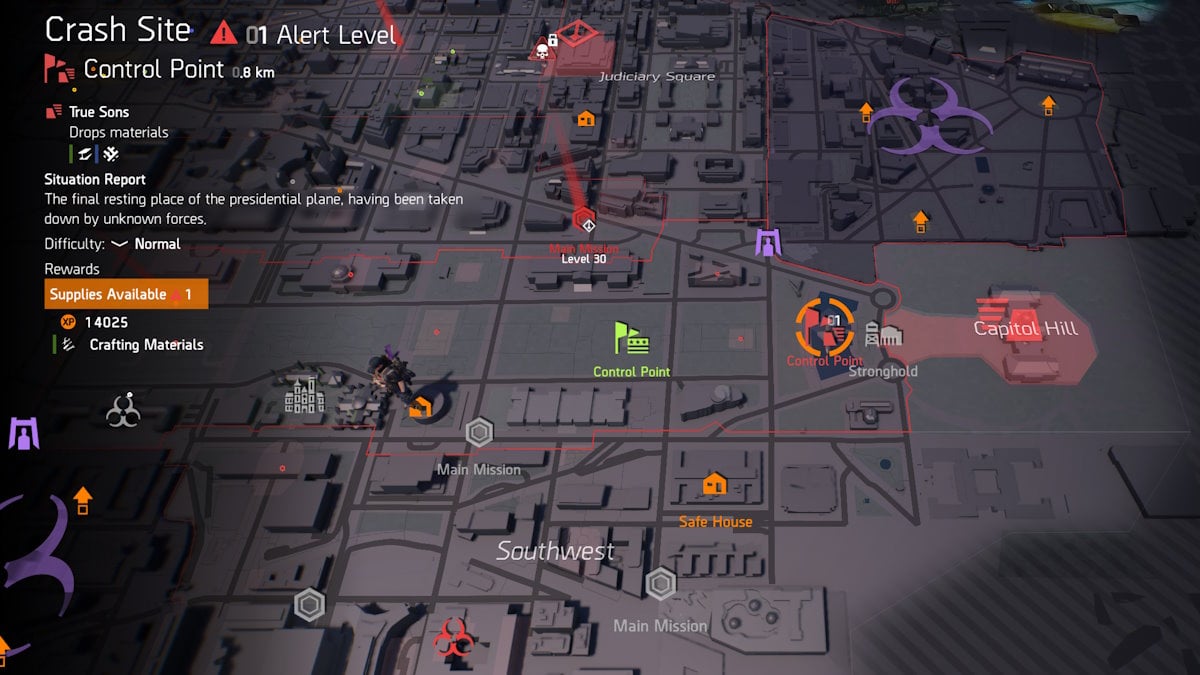This screenshot has width=1200, height=675.
Task: Click the red biohazard marker
Action: tap(452, 637)
